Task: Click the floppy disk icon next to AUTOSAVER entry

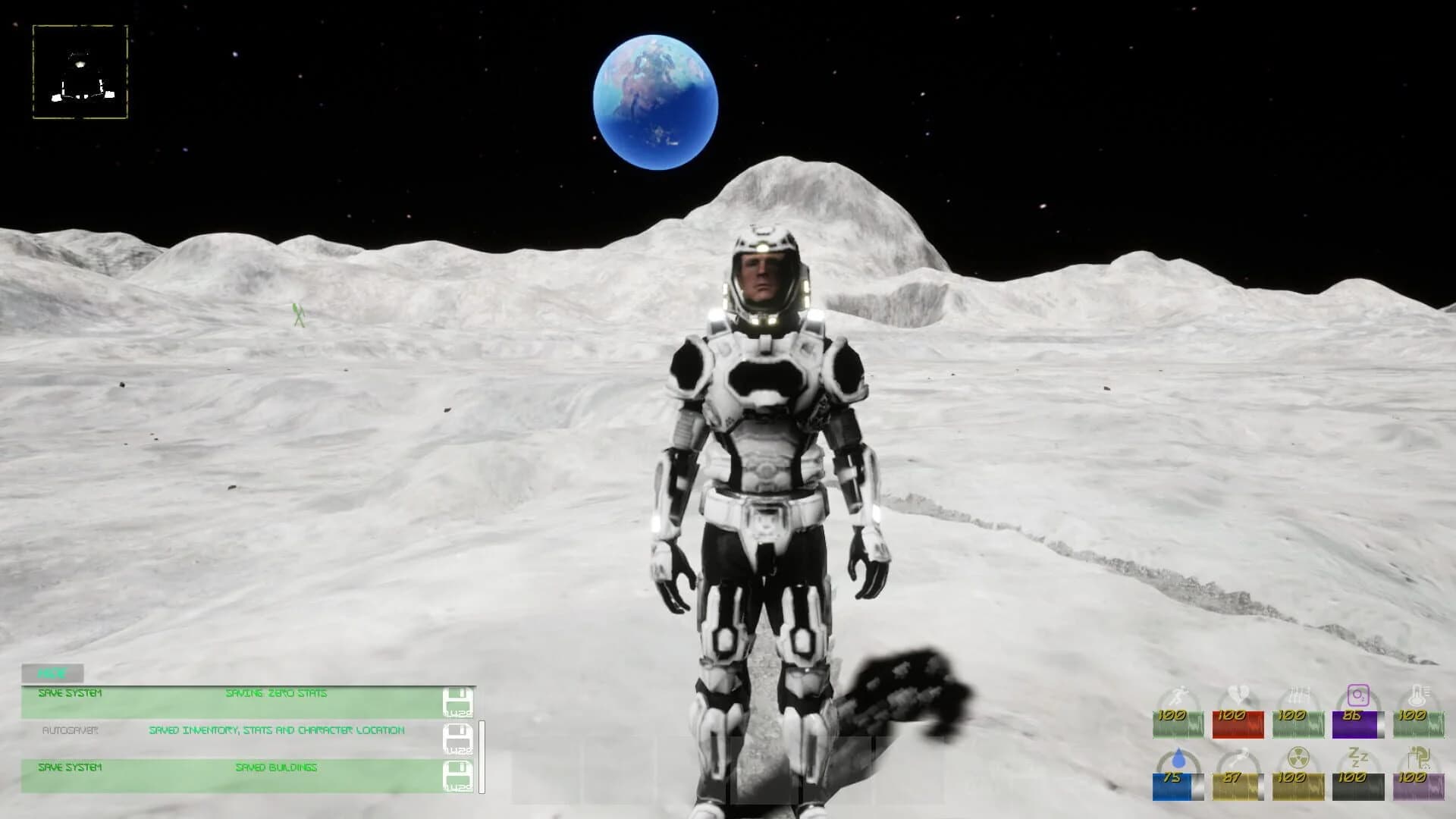Action: 457,738
